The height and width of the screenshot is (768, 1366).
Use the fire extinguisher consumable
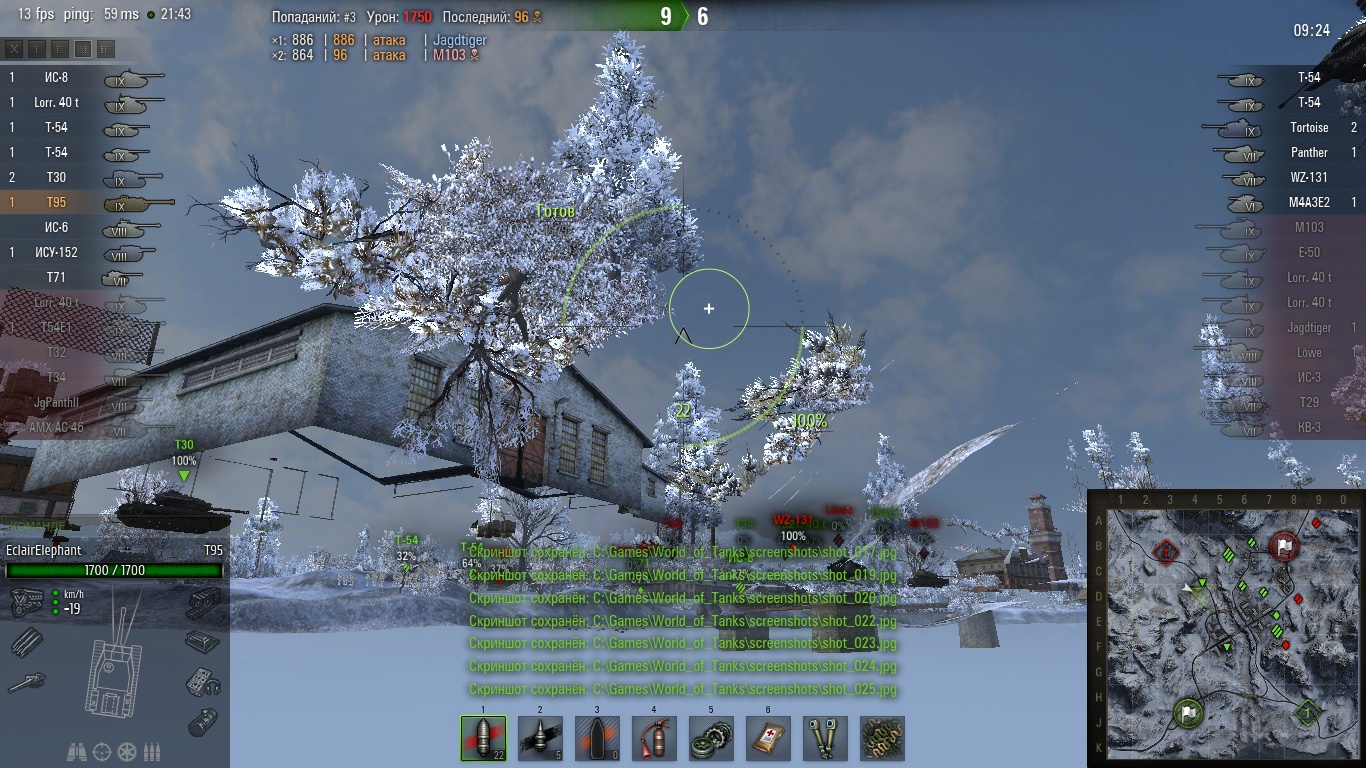click(654, 738)
